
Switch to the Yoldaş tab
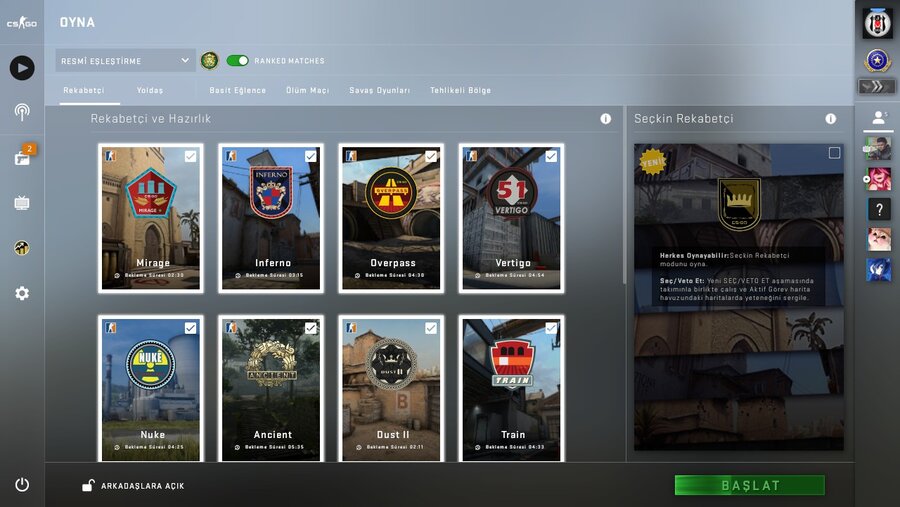150,90
